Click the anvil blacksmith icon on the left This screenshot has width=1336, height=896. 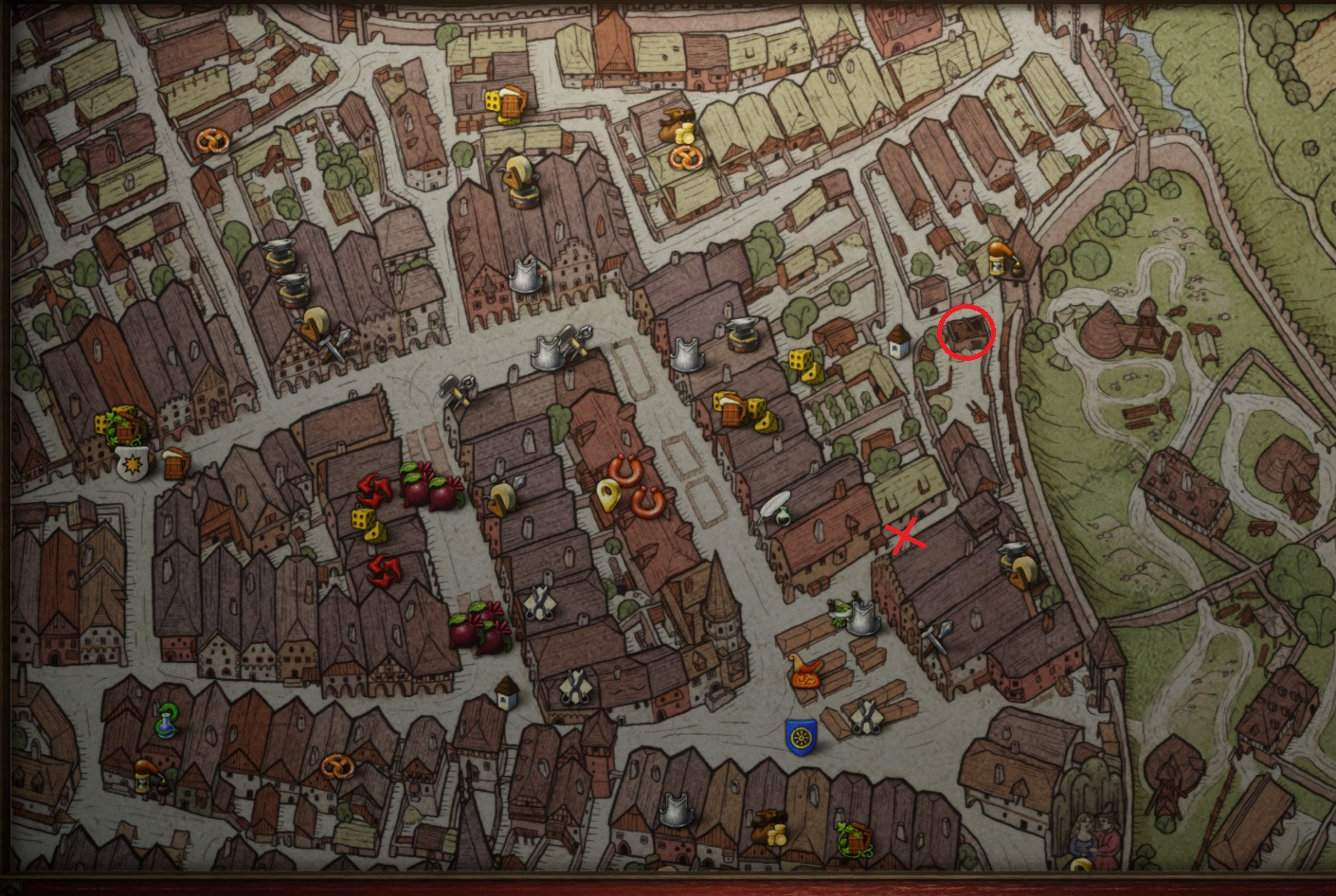pyautogui.click(x=280, y=253)
